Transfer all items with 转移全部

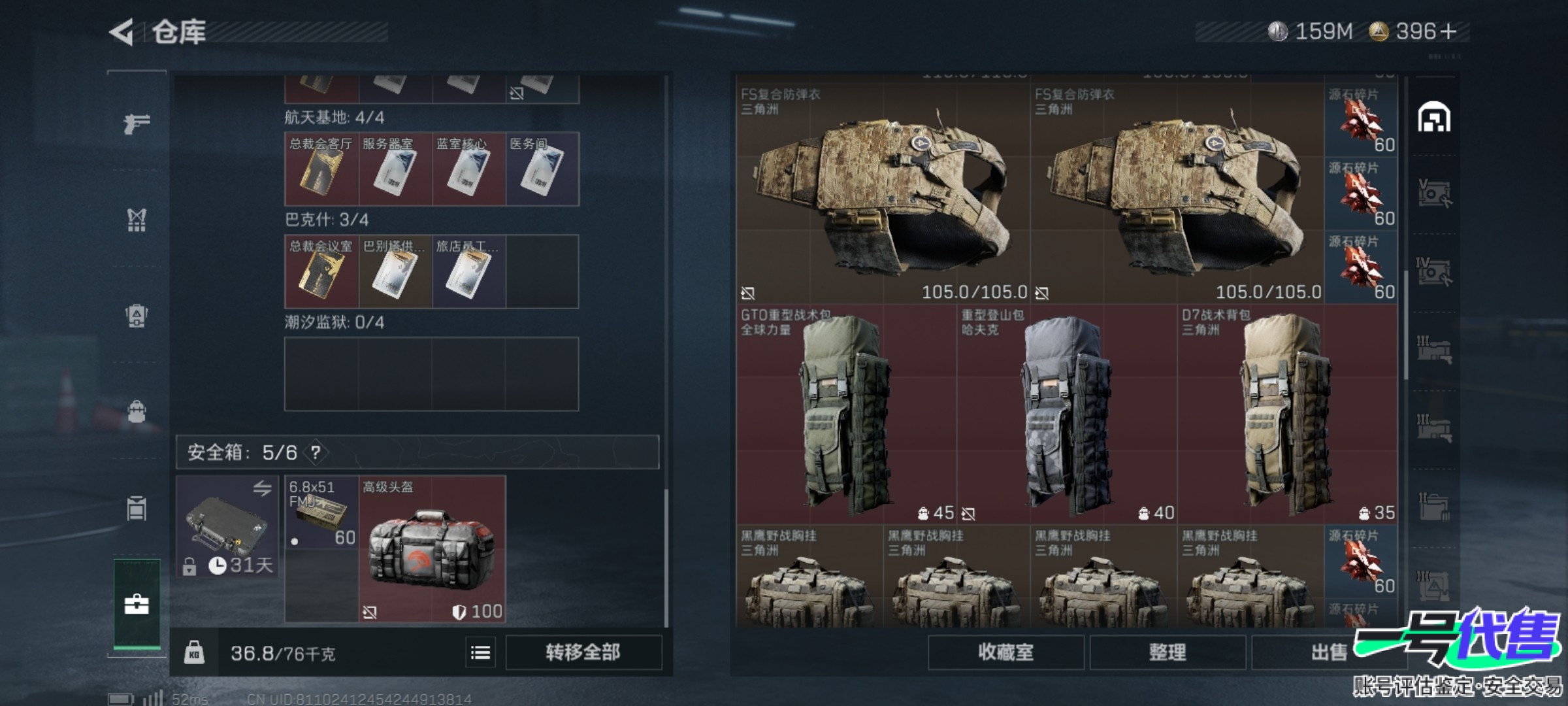coord(583,652)
